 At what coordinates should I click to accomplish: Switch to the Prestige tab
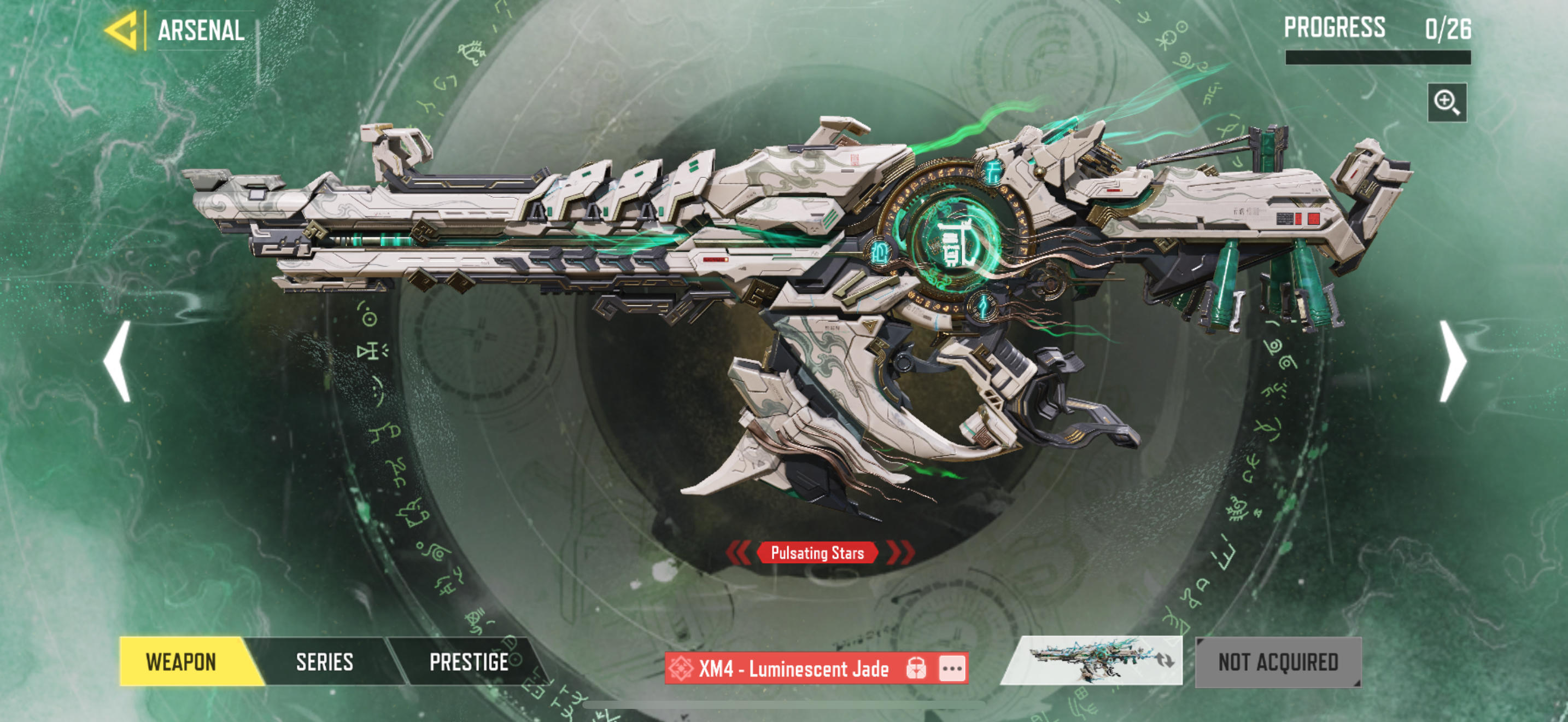[469, 662]
